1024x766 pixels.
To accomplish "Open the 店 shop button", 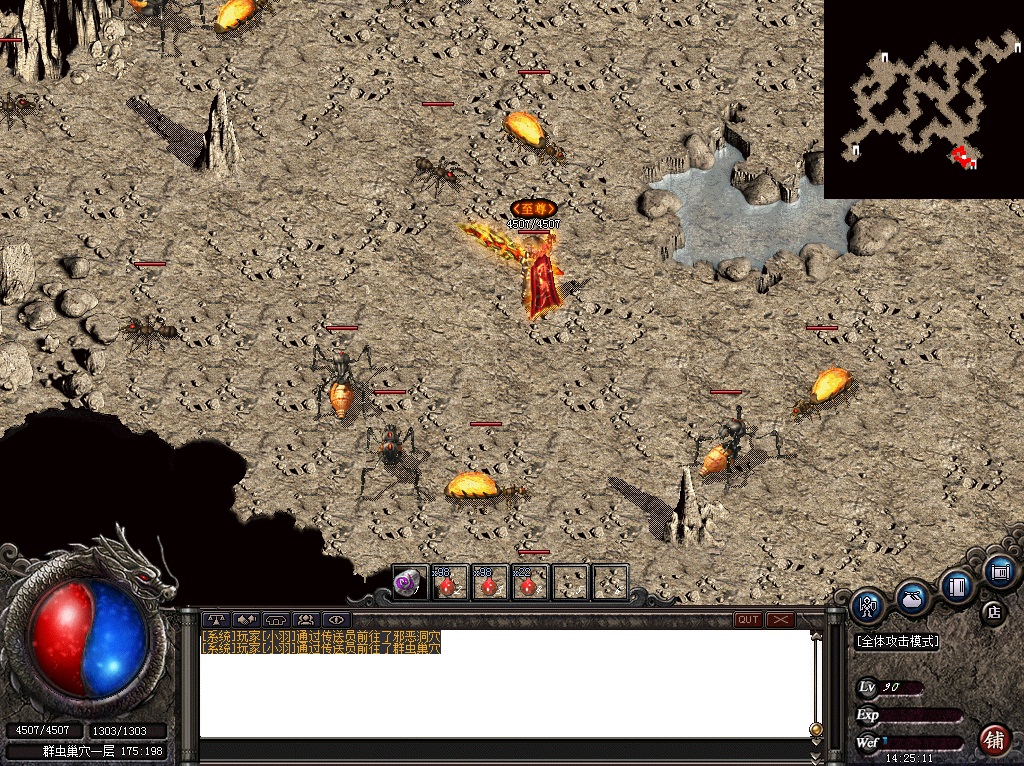I will coord(993,611).
